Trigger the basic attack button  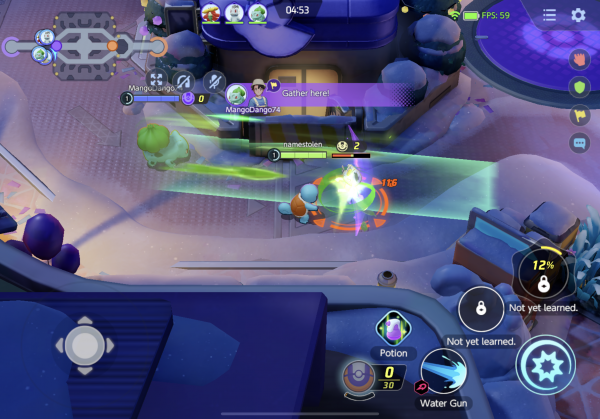(545, 365)
